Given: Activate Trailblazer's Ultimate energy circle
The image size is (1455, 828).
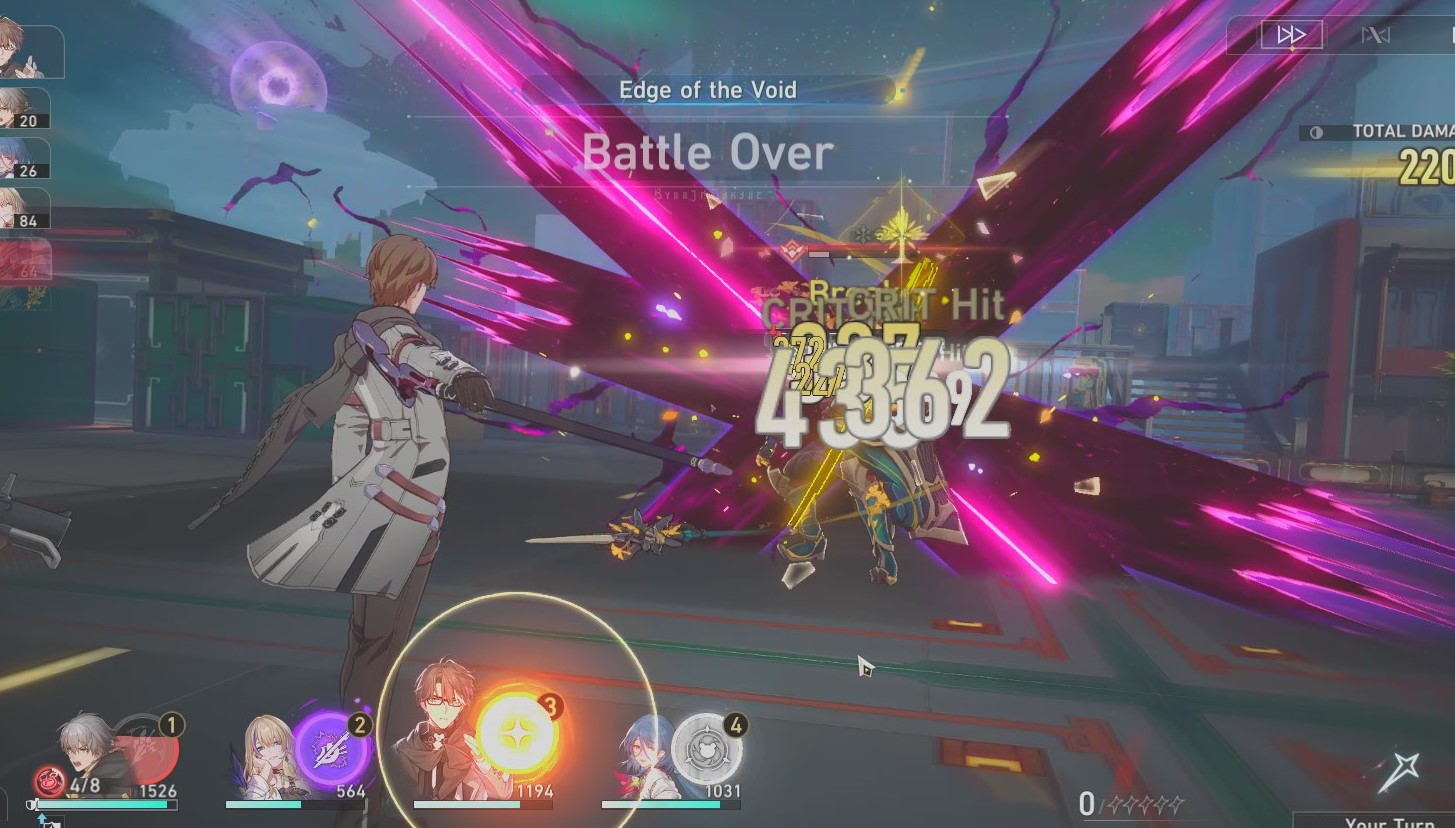Looking at the screenshot, I should (x=147, y=738).
